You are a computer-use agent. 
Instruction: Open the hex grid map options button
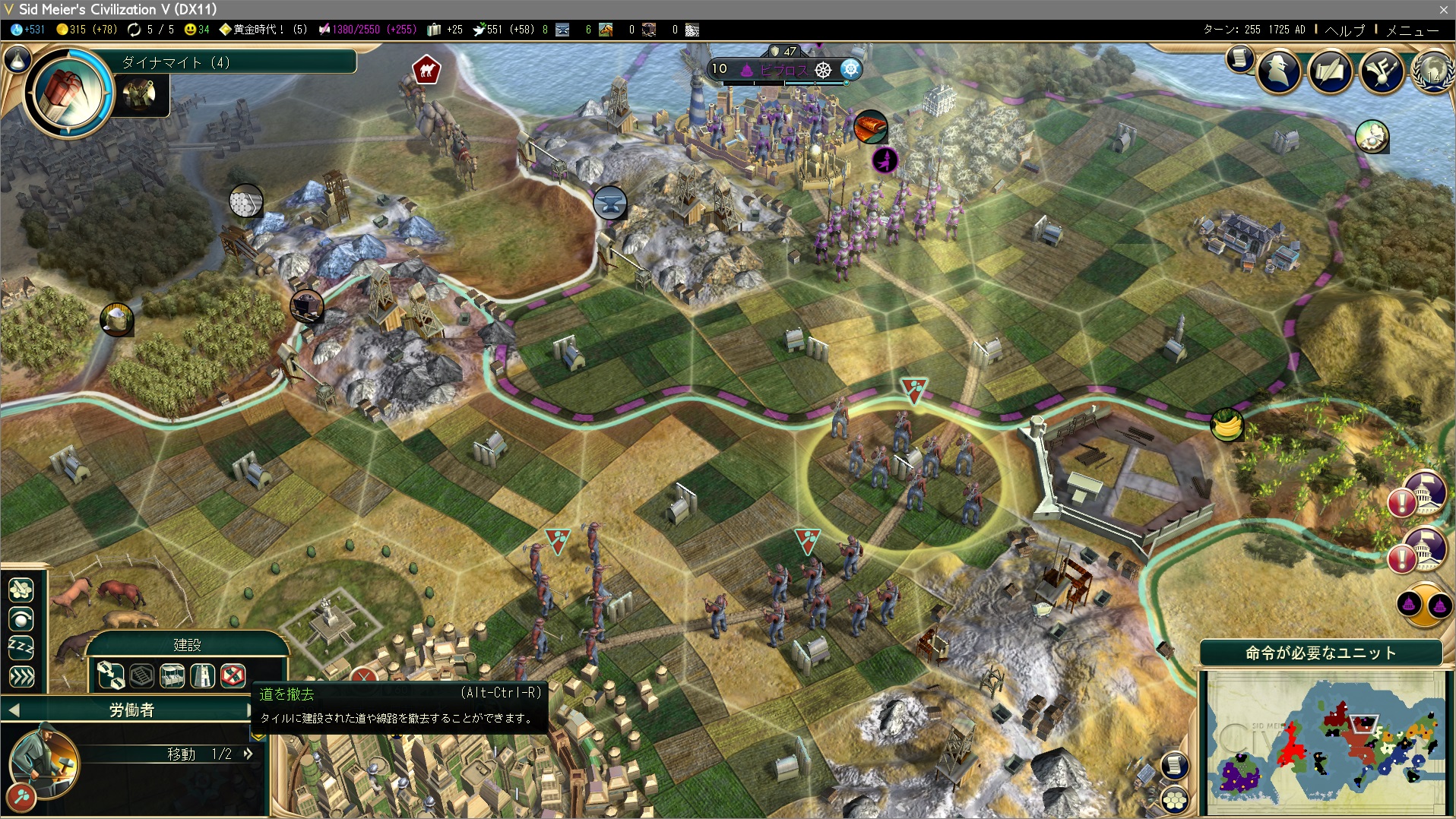1175,799
